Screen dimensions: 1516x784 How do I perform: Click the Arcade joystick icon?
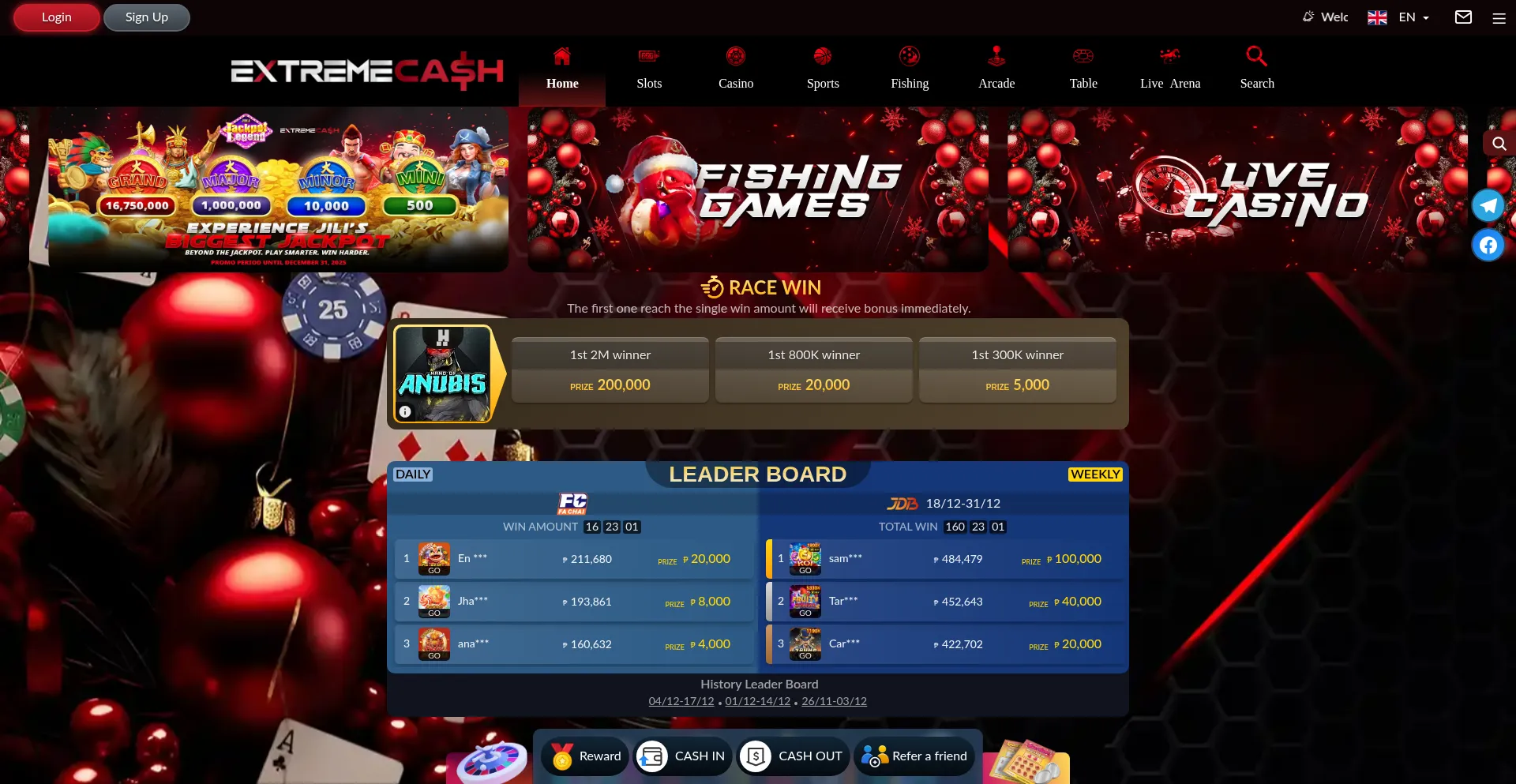coord(996,56)
